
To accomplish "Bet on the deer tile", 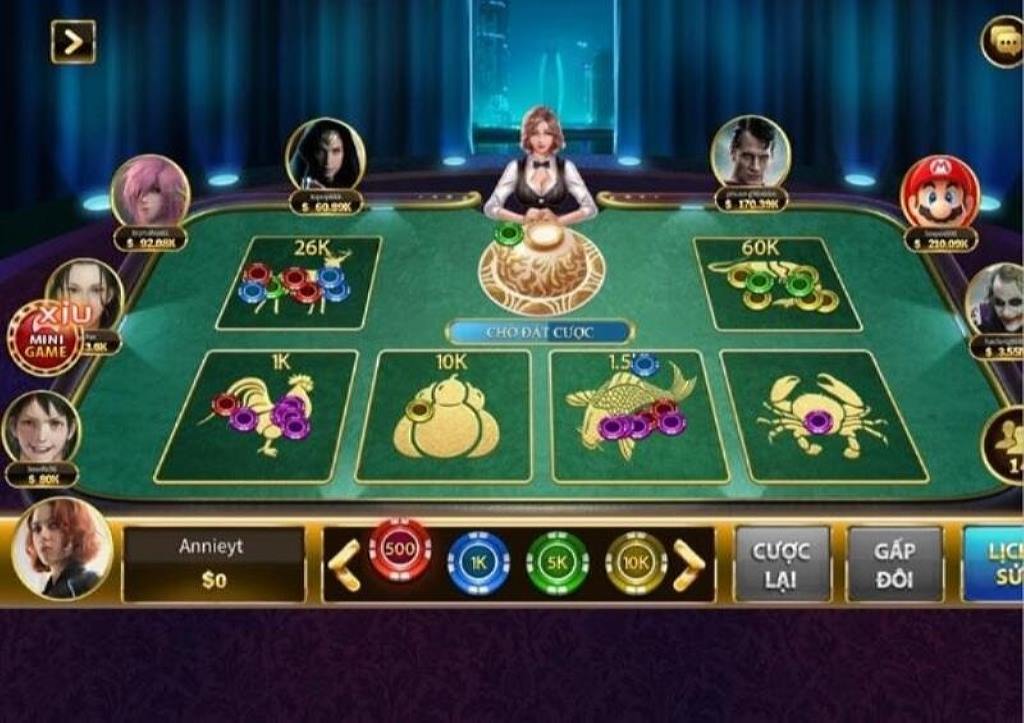I will 298,283.
